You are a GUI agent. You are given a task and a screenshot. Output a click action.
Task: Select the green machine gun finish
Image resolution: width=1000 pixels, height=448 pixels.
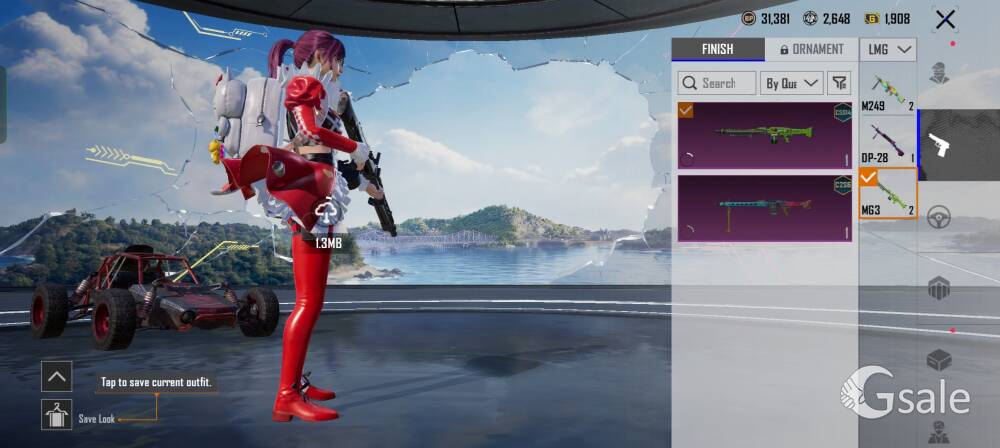(765, 134)
